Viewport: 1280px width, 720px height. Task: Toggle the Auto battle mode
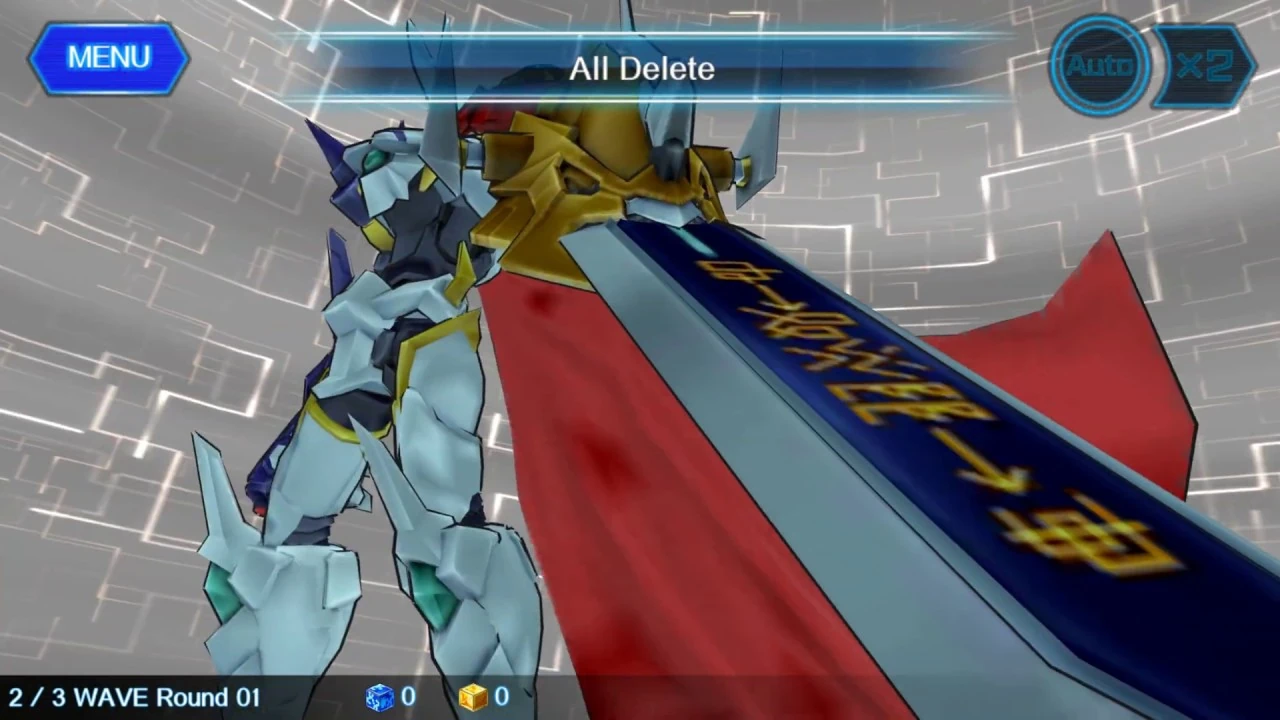1098,66
